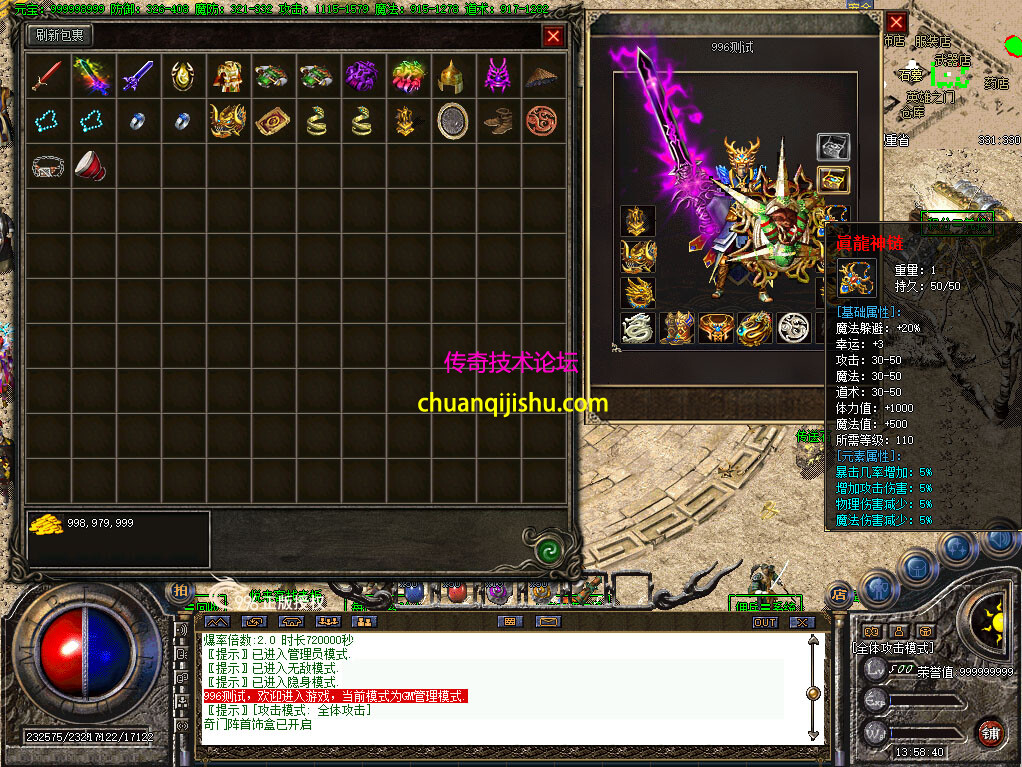Close the inventory bag window
The image size is (1022, 767).
click(553, 37)
